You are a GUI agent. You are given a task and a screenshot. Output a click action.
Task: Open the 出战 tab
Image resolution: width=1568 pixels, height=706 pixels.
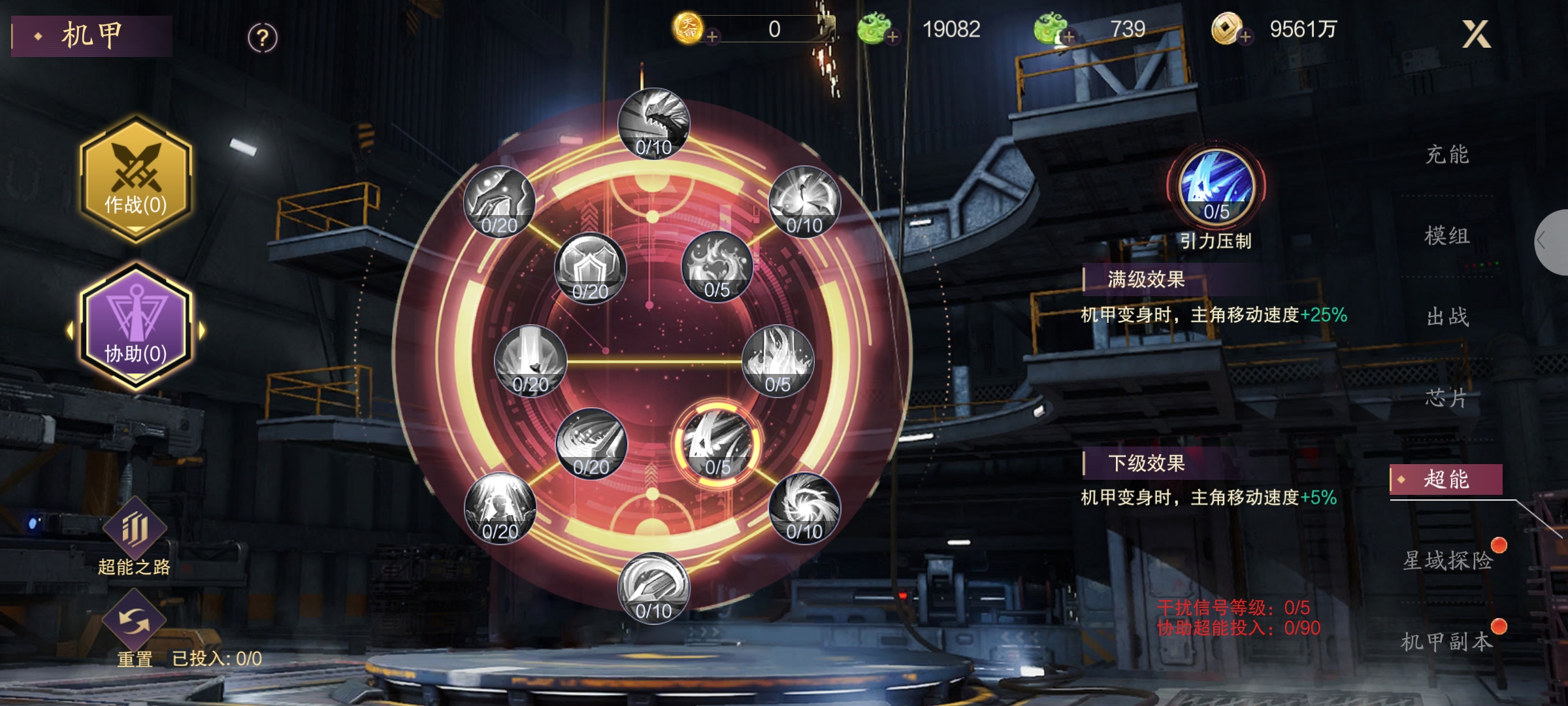pos(1446,317)
